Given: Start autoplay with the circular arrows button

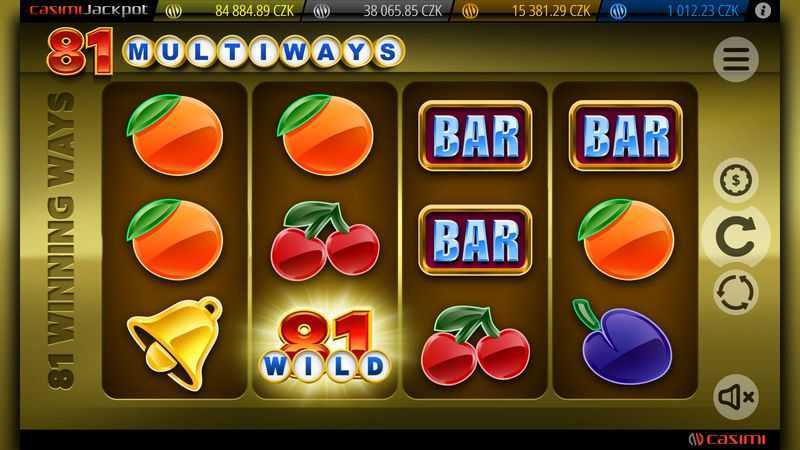Looking at the screenshot, I should 735,292.
